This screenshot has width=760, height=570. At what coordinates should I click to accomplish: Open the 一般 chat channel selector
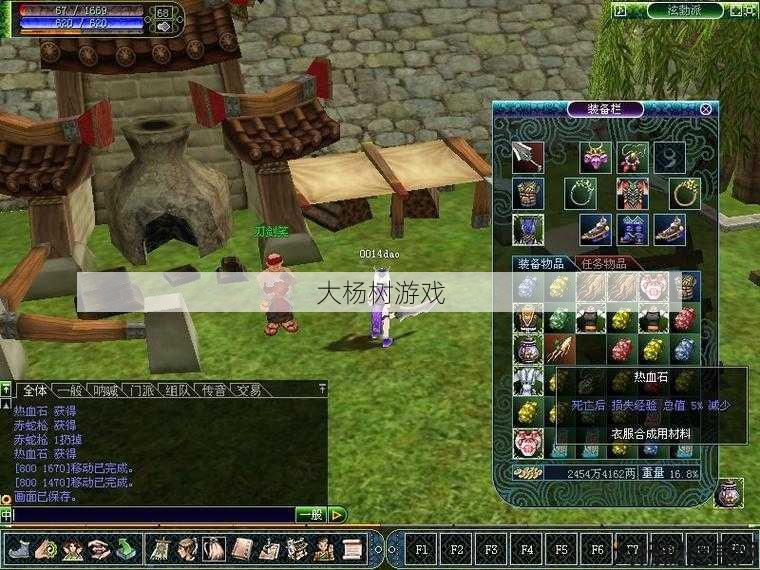click(x=311, y=515)
